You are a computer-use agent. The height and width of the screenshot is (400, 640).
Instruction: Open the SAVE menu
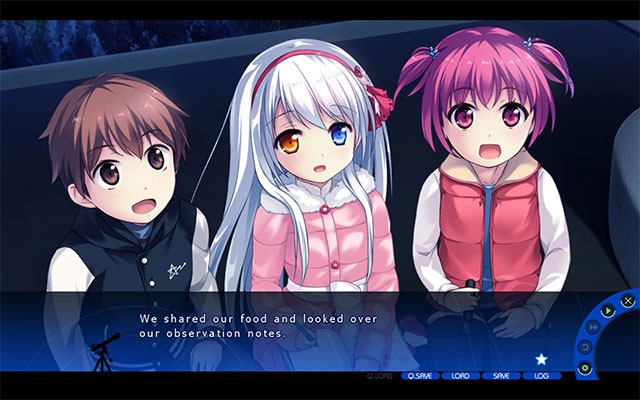click(x=501, y=376)
